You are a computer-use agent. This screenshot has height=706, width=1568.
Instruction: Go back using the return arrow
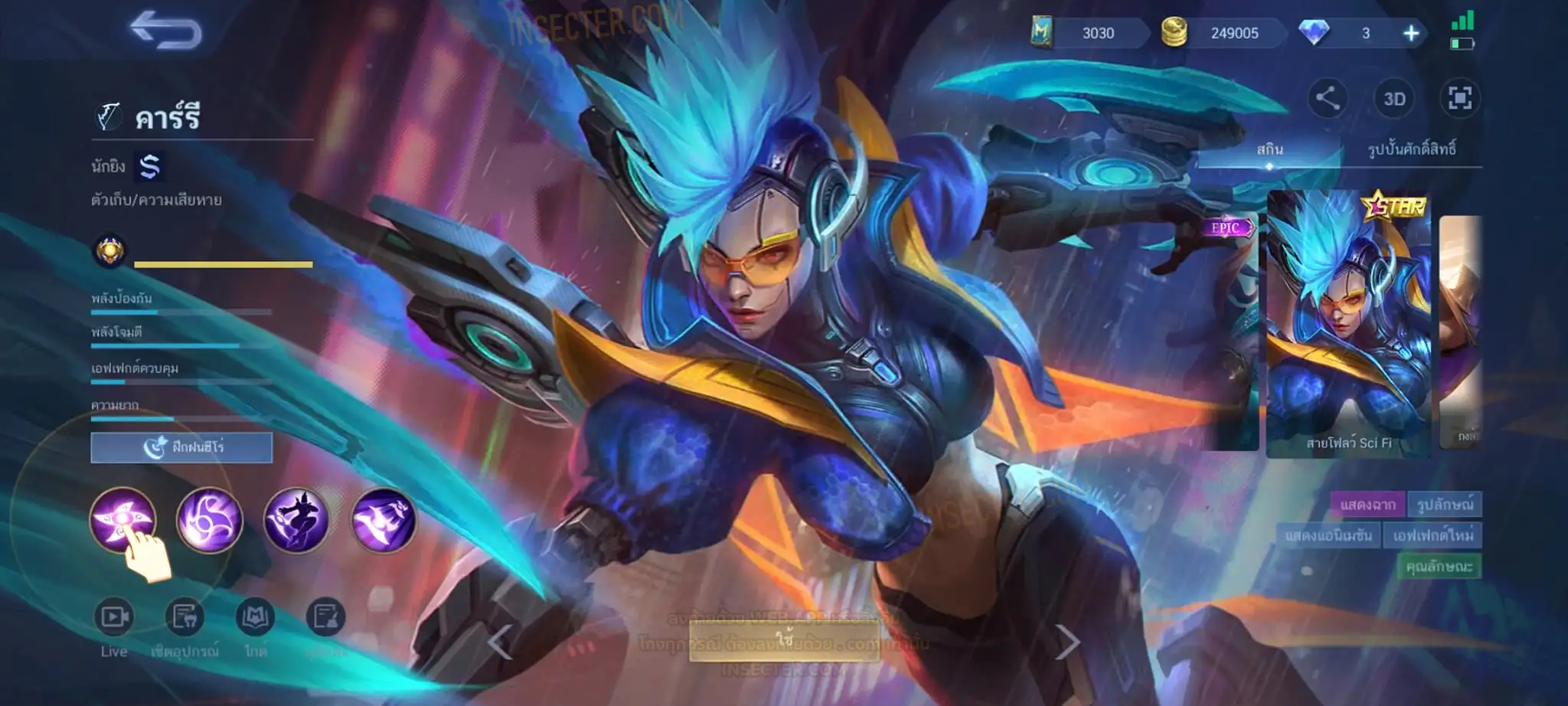165,31
